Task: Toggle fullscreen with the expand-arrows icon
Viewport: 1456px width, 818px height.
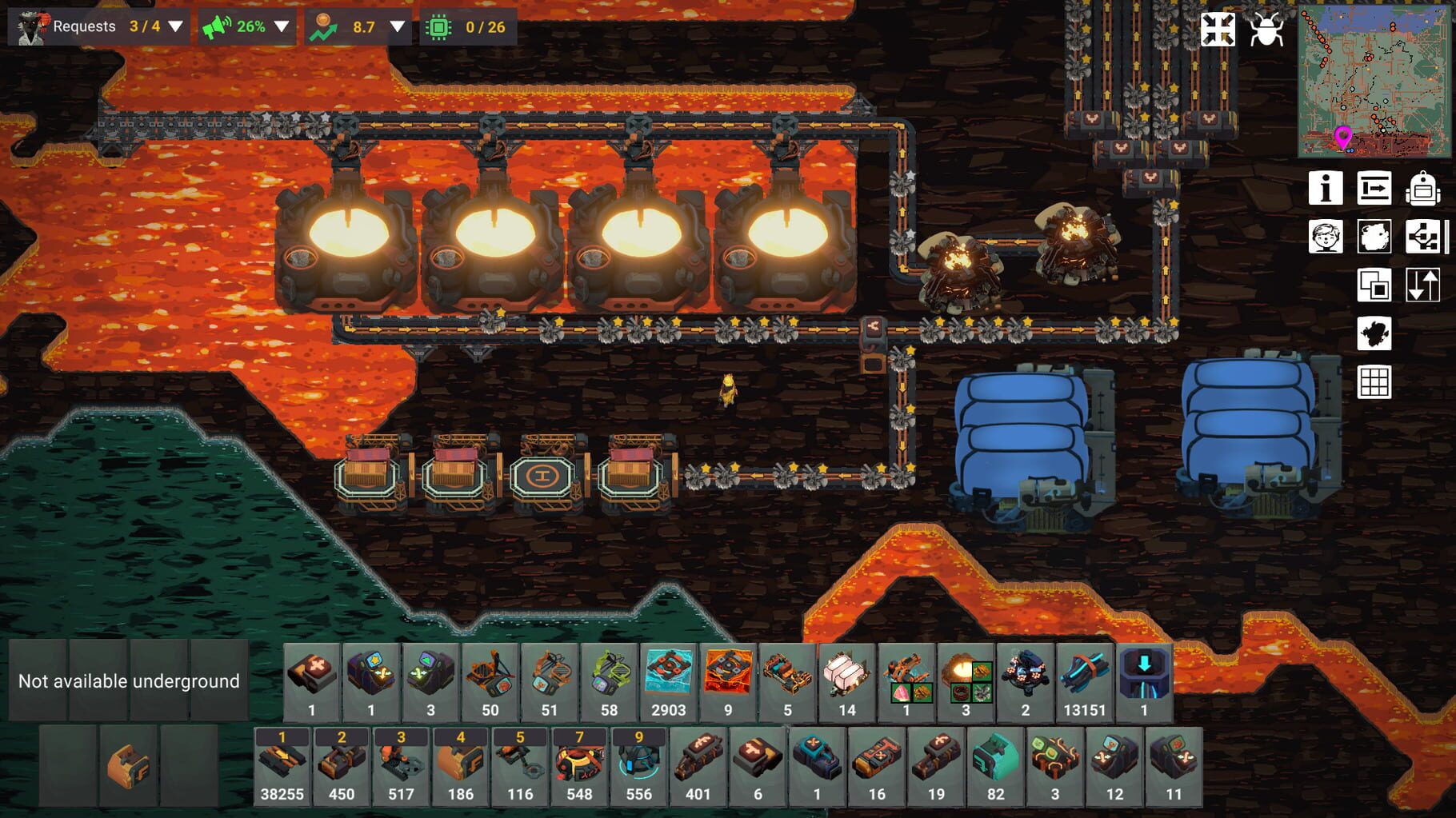Action: click(x=1218, y=30)
